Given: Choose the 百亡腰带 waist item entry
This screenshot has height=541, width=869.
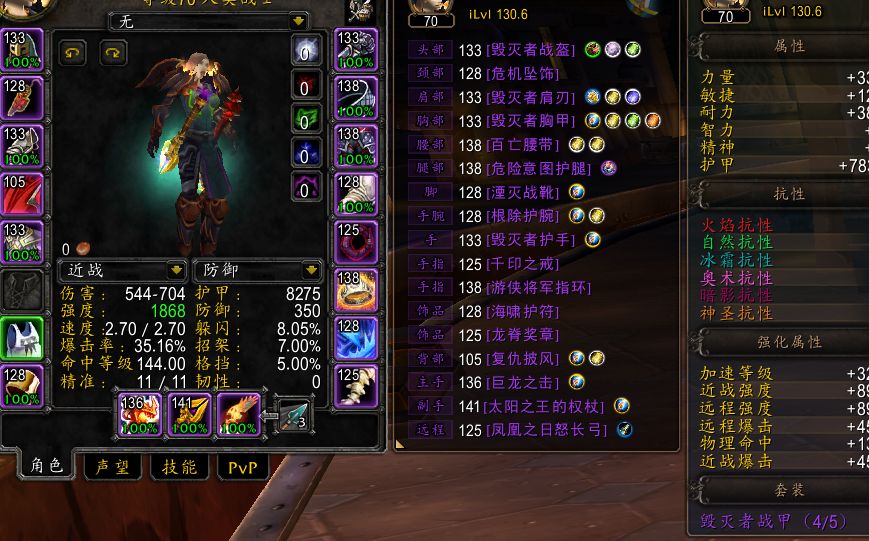Looking at the screenshot, I should 524,145.
